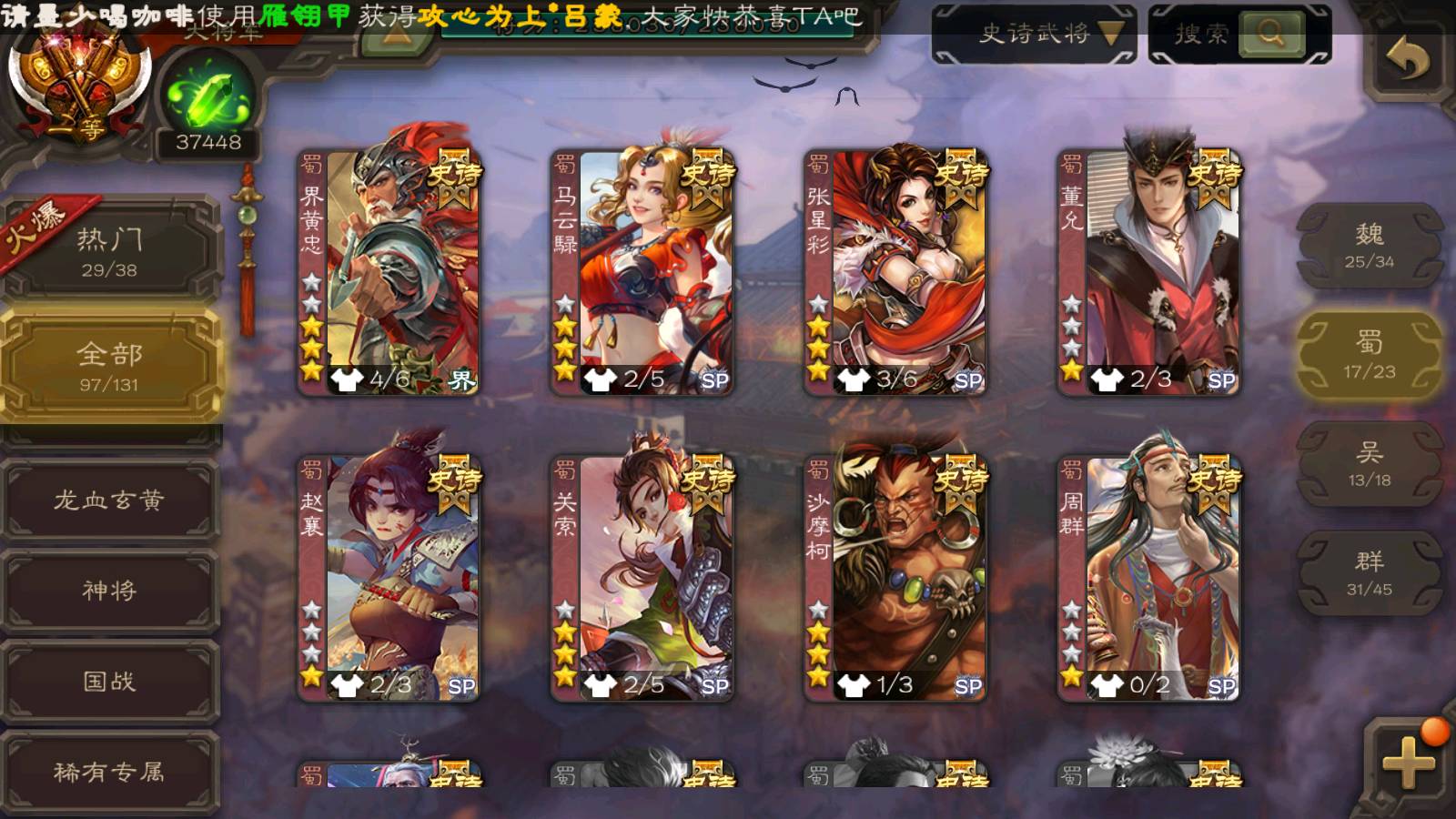Show the 群 faction heroes
Screen dimensions: 1456x819
[1370, 572]
